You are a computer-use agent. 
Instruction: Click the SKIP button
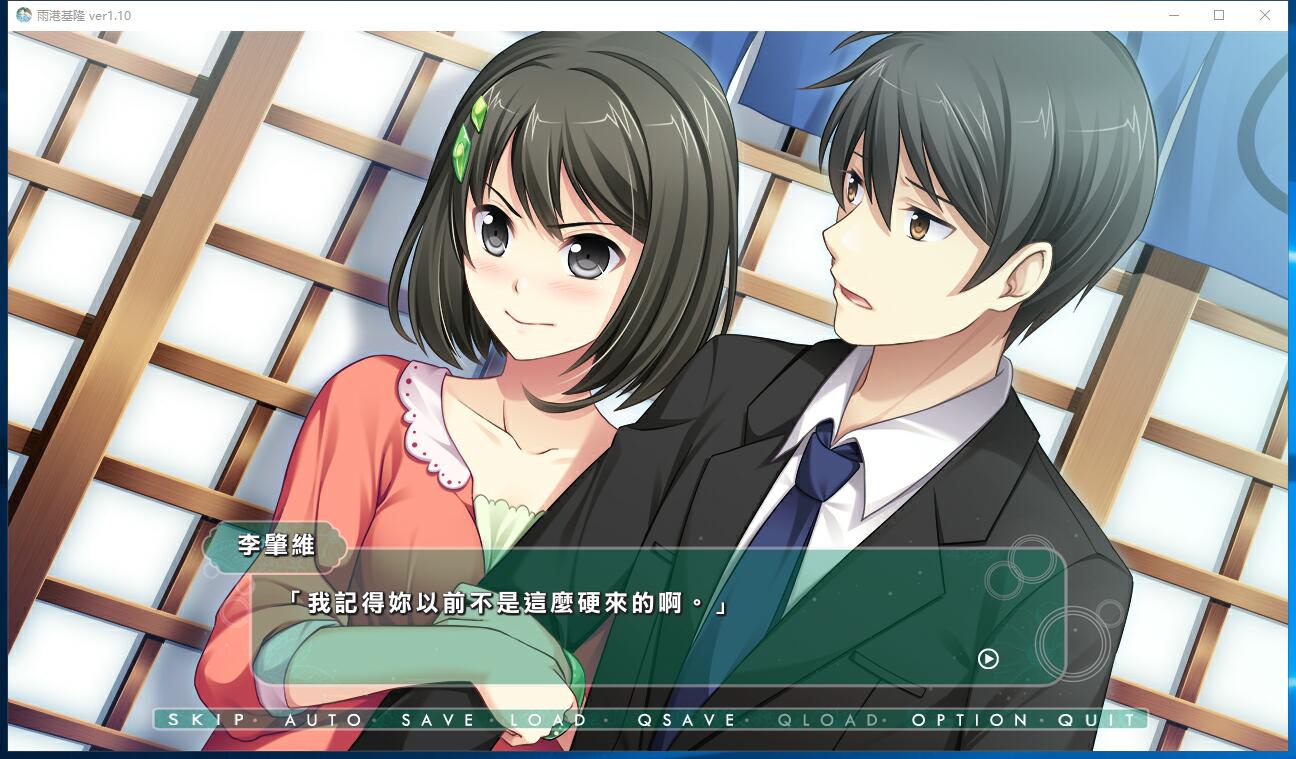tap(206, 720)
